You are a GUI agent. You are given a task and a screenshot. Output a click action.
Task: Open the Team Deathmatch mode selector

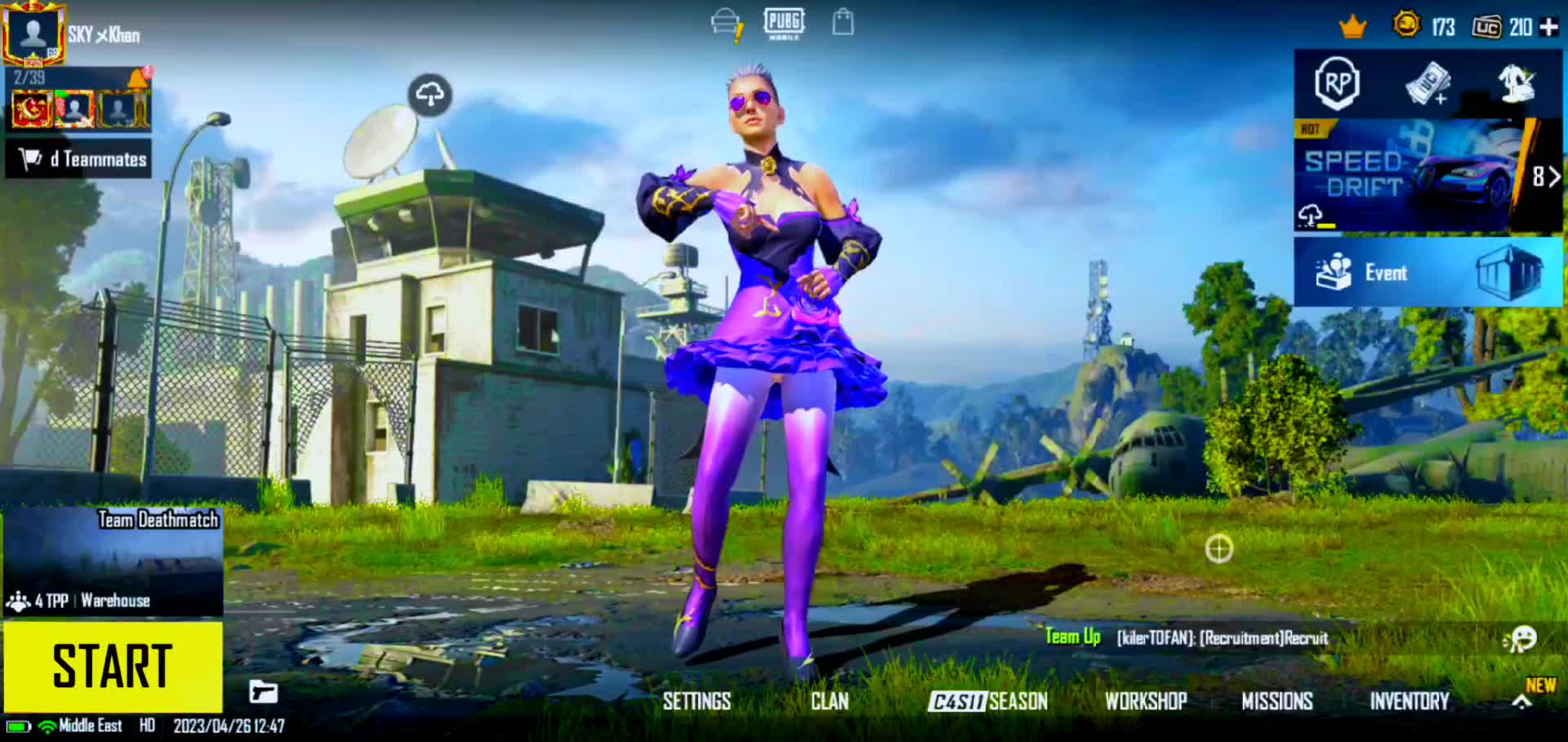[113, 561]
